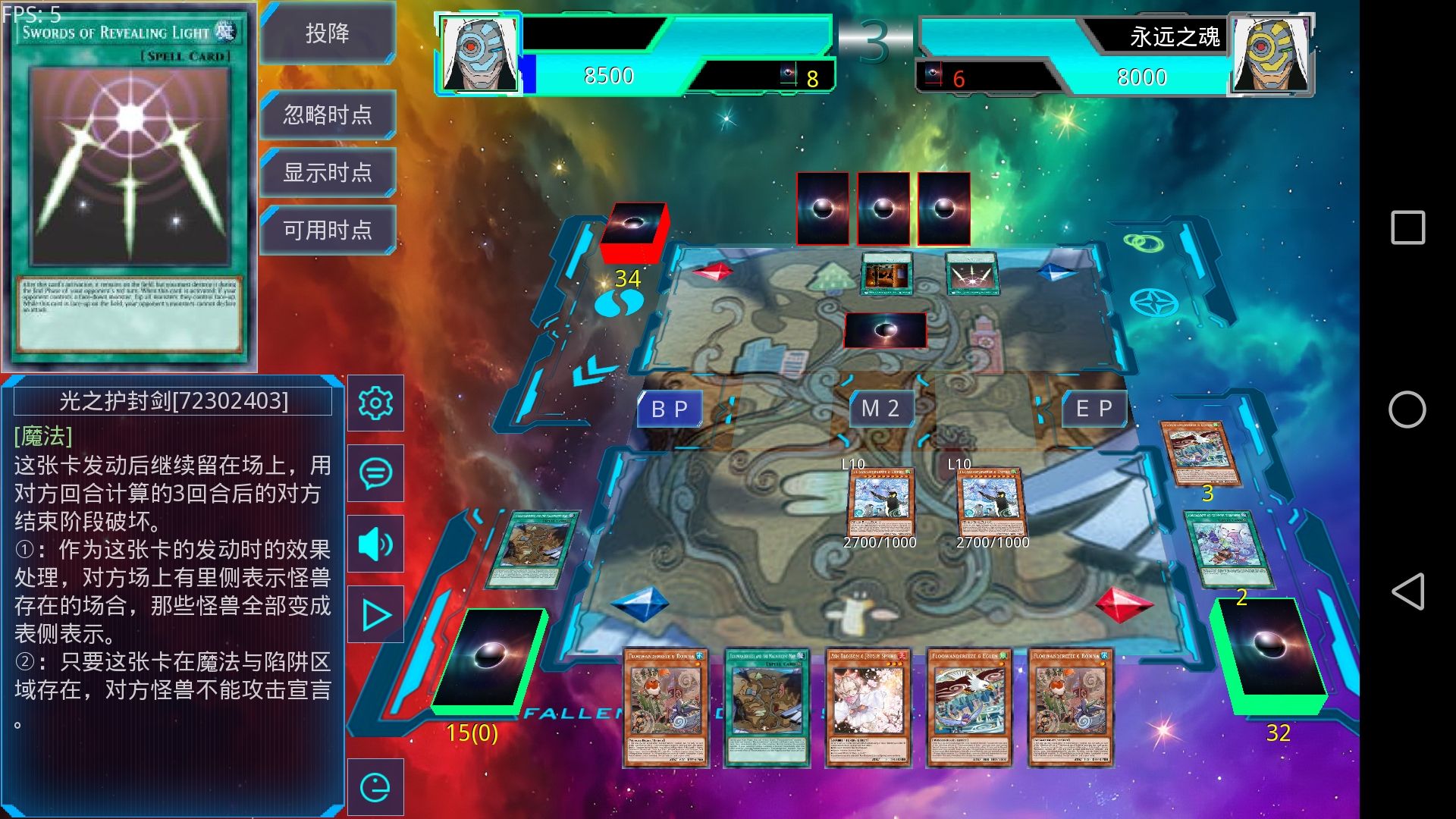End the turn with EP
Viewport: 1456px width, 819px height.
(1094, 409)
